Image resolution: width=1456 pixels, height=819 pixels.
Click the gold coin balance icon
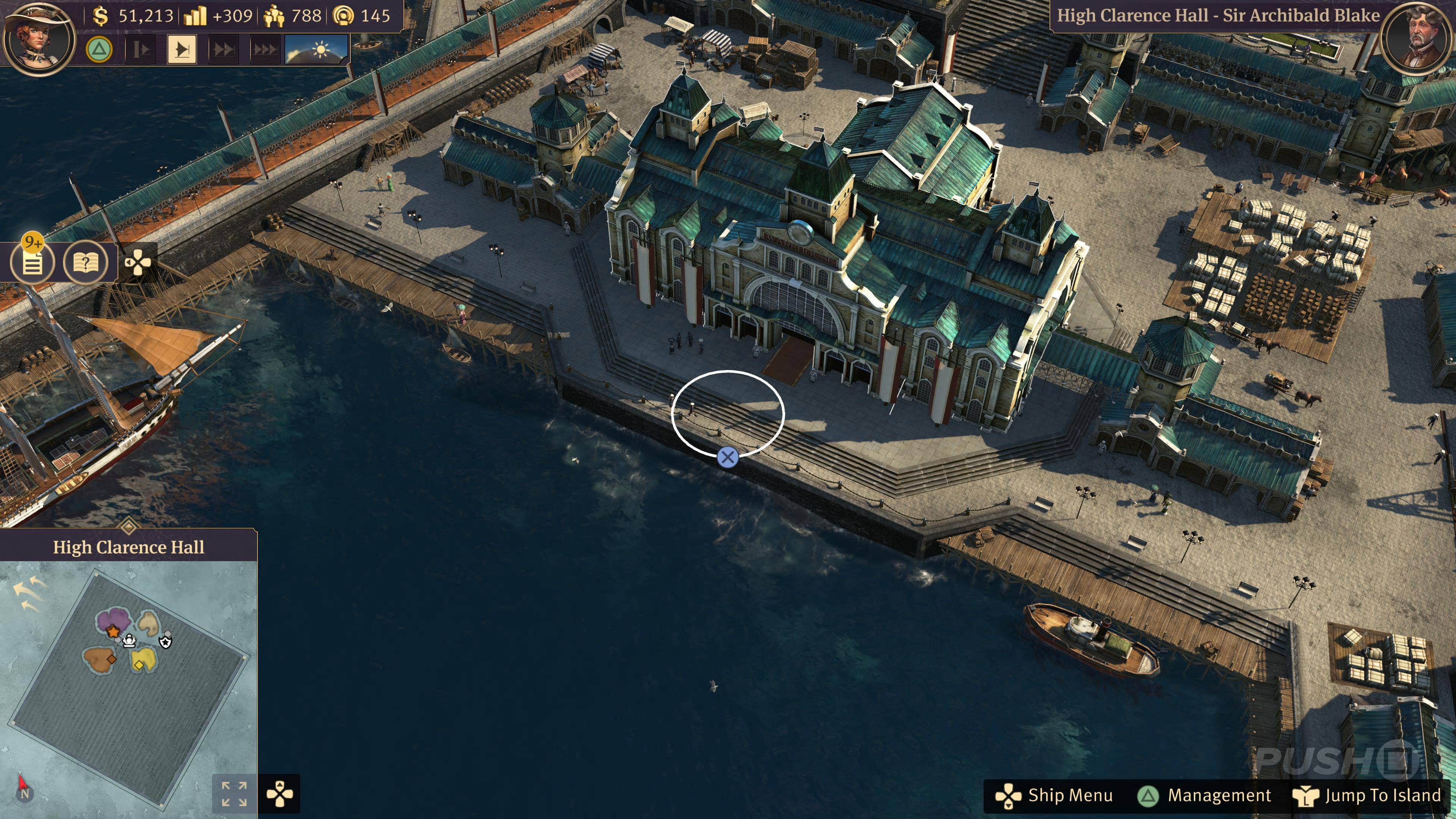(x=100, y=16)
